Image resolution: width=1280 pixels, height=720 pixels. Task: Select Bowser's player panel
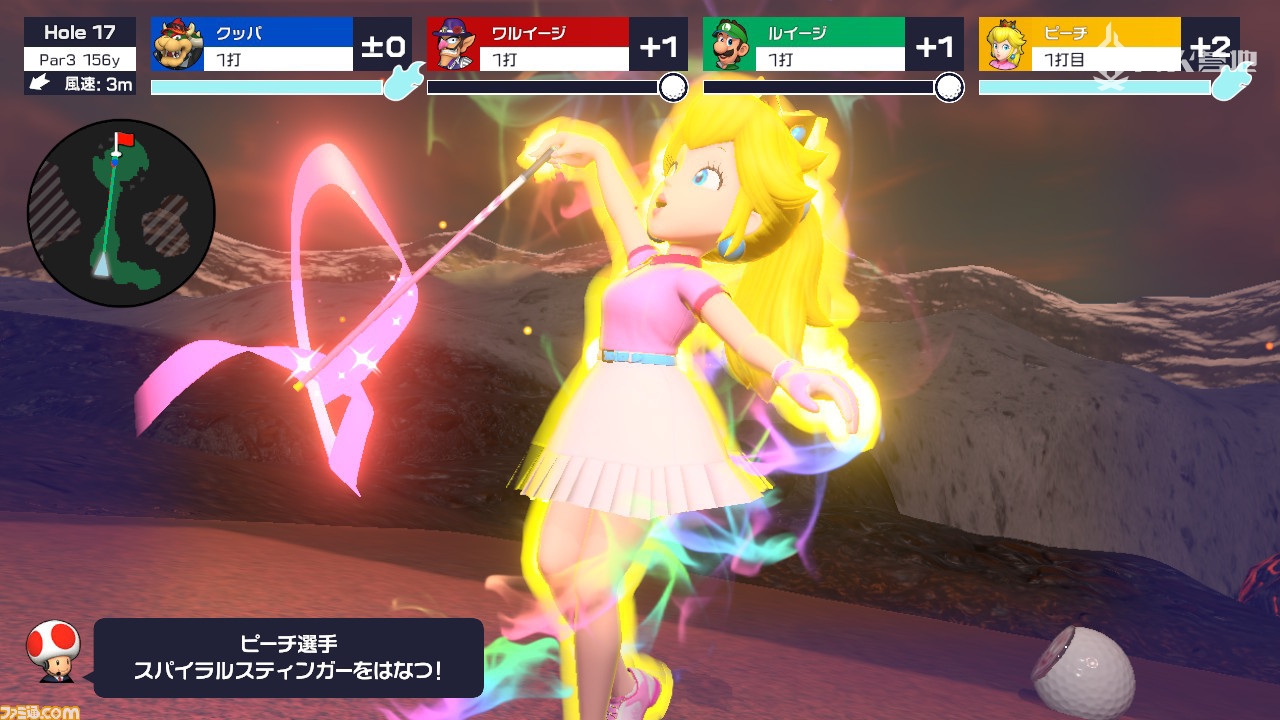pos(280,45)
